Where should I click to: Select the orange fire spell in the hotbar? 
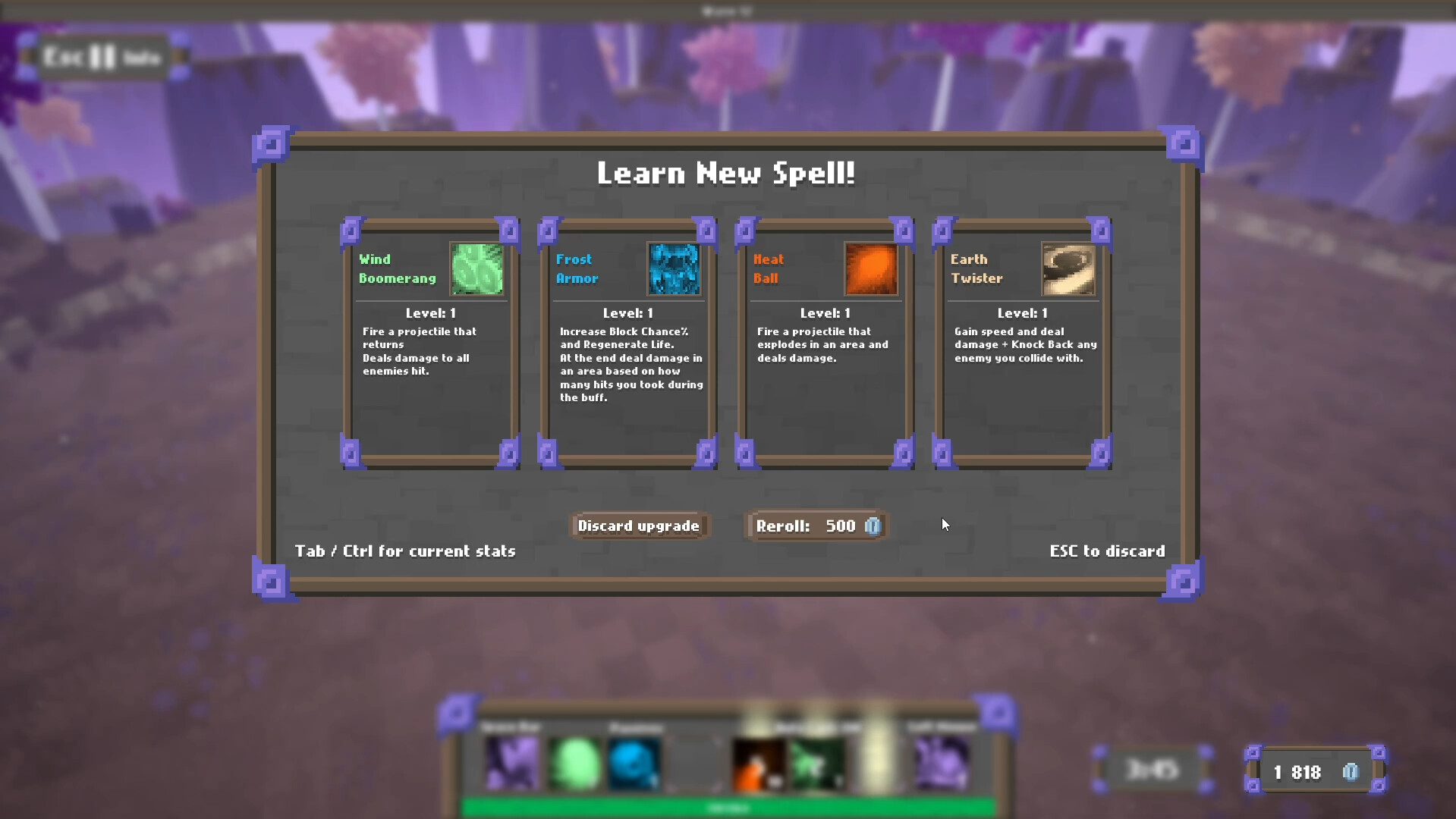pos(758,764)
